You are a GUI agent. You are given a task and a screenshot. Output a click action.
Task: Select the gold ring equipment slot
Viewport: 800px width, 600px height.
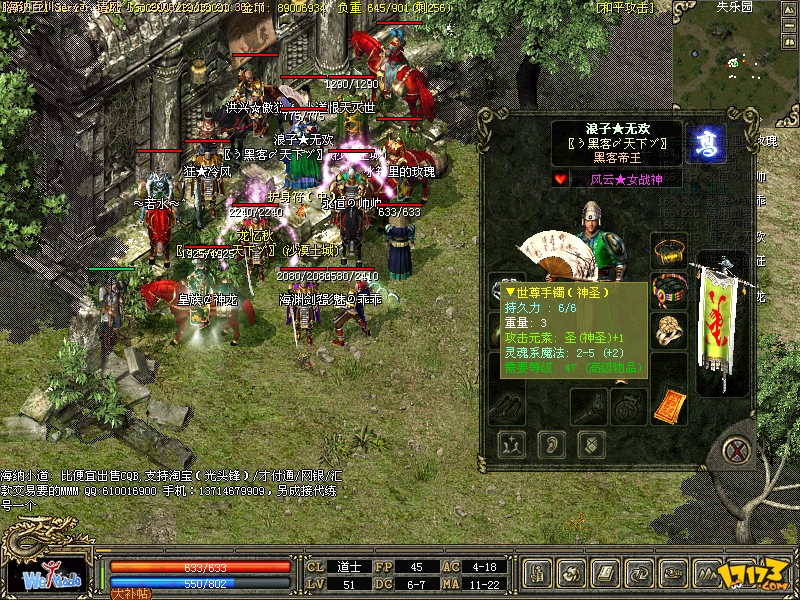point(668,329)
